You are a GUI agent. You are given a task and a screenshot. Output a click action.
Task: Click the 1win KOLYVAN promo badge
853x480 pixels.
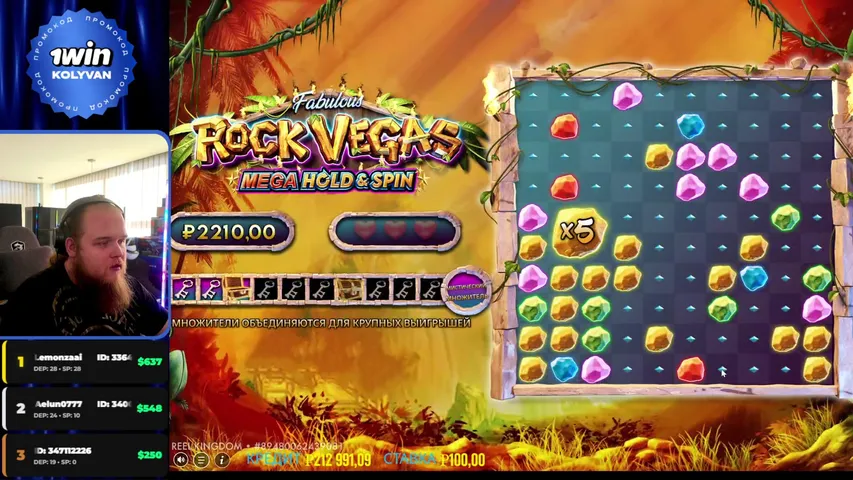coord(80,62)
